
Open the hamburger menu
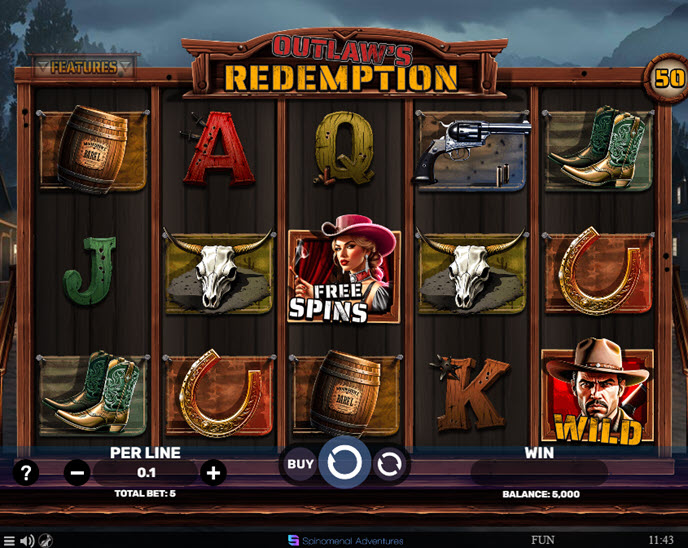[x=9, y=541]
